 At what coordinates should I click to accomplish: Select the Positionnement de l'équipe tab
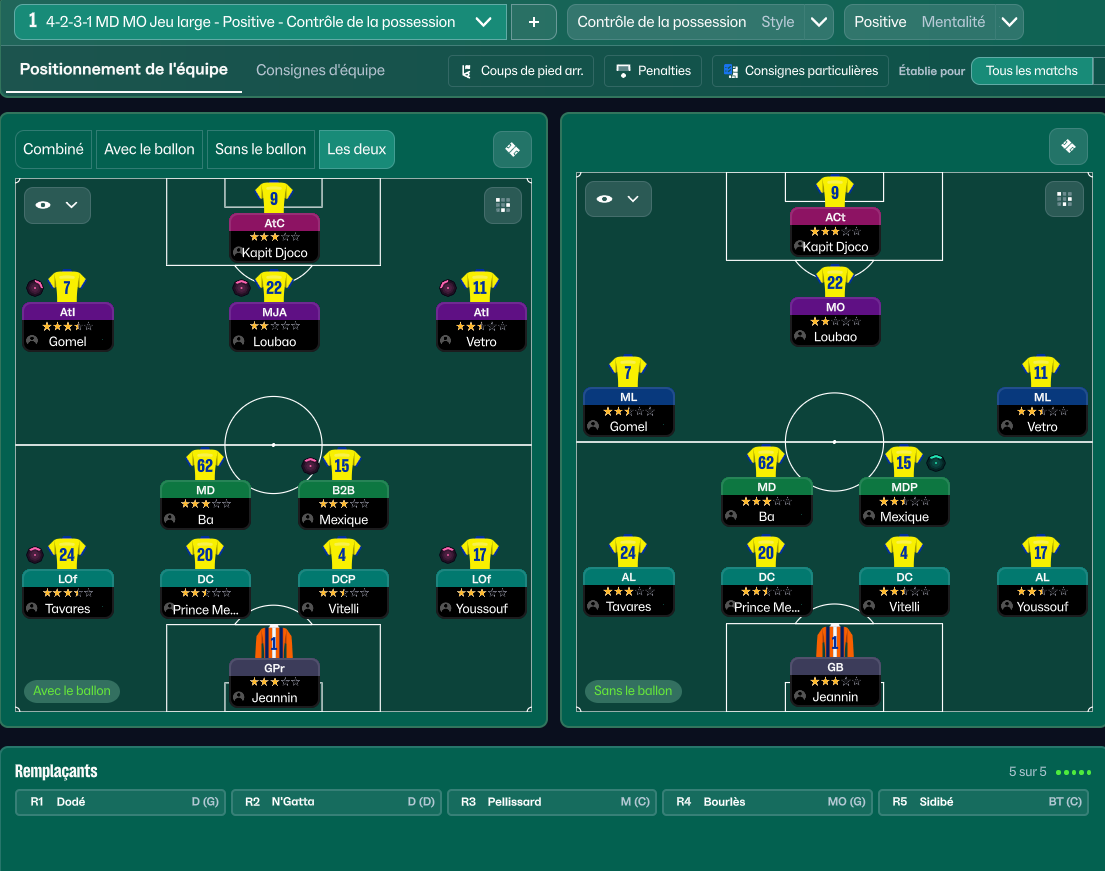click(x=124, y=70)
